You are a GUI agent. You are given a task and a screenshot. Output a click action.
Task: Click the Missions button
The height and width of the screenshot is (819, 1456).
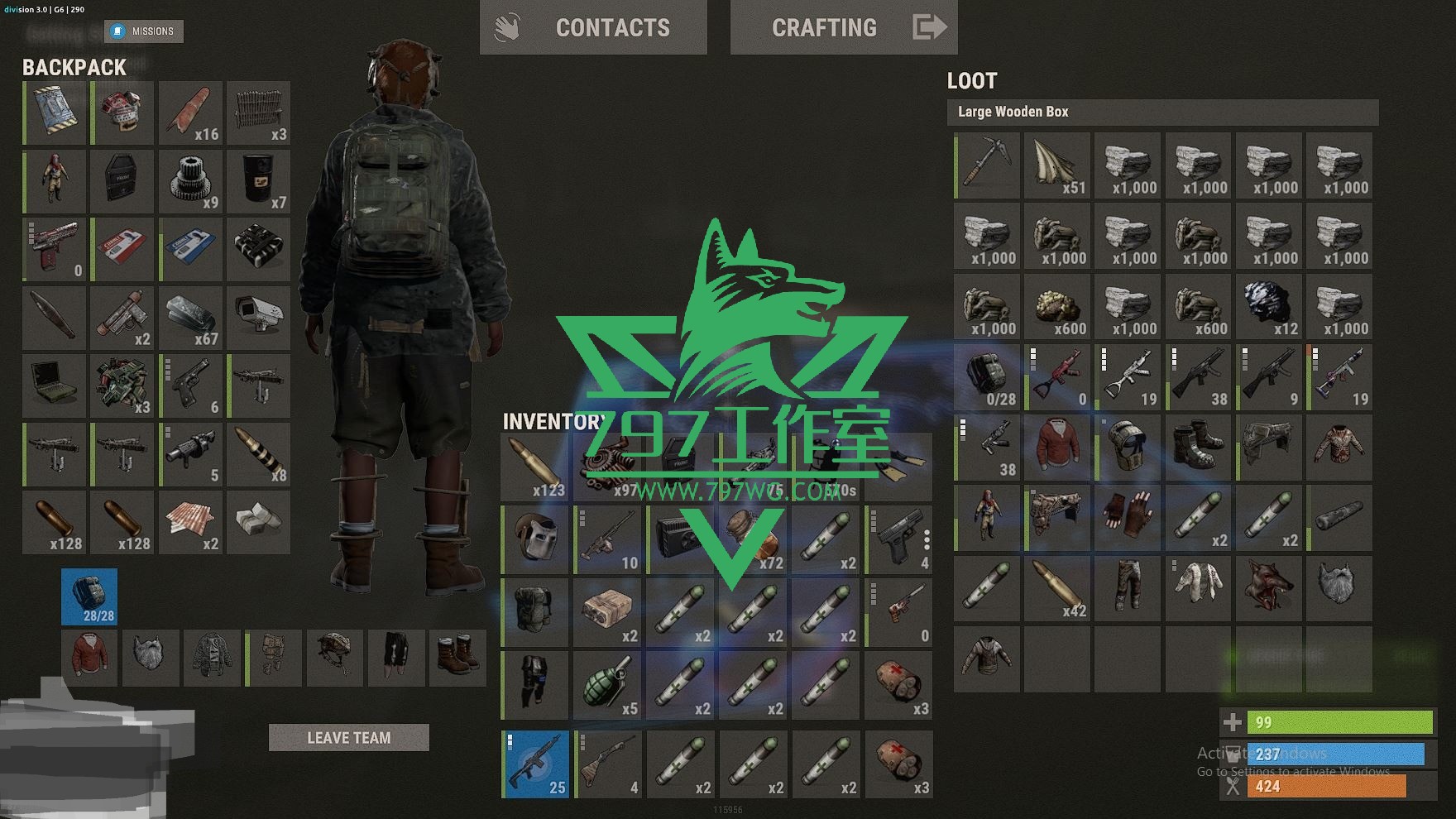click(144, 31)
